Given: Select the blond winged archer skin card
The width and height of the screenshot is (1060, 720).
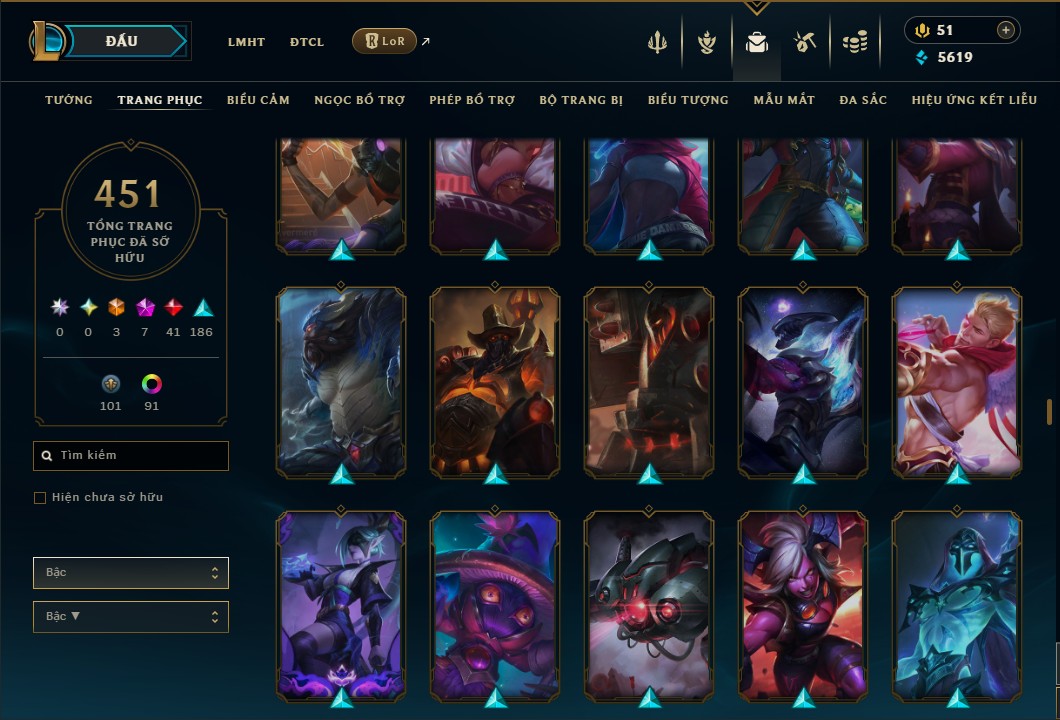Looking at the screenshot, I should tap(957, 380).
